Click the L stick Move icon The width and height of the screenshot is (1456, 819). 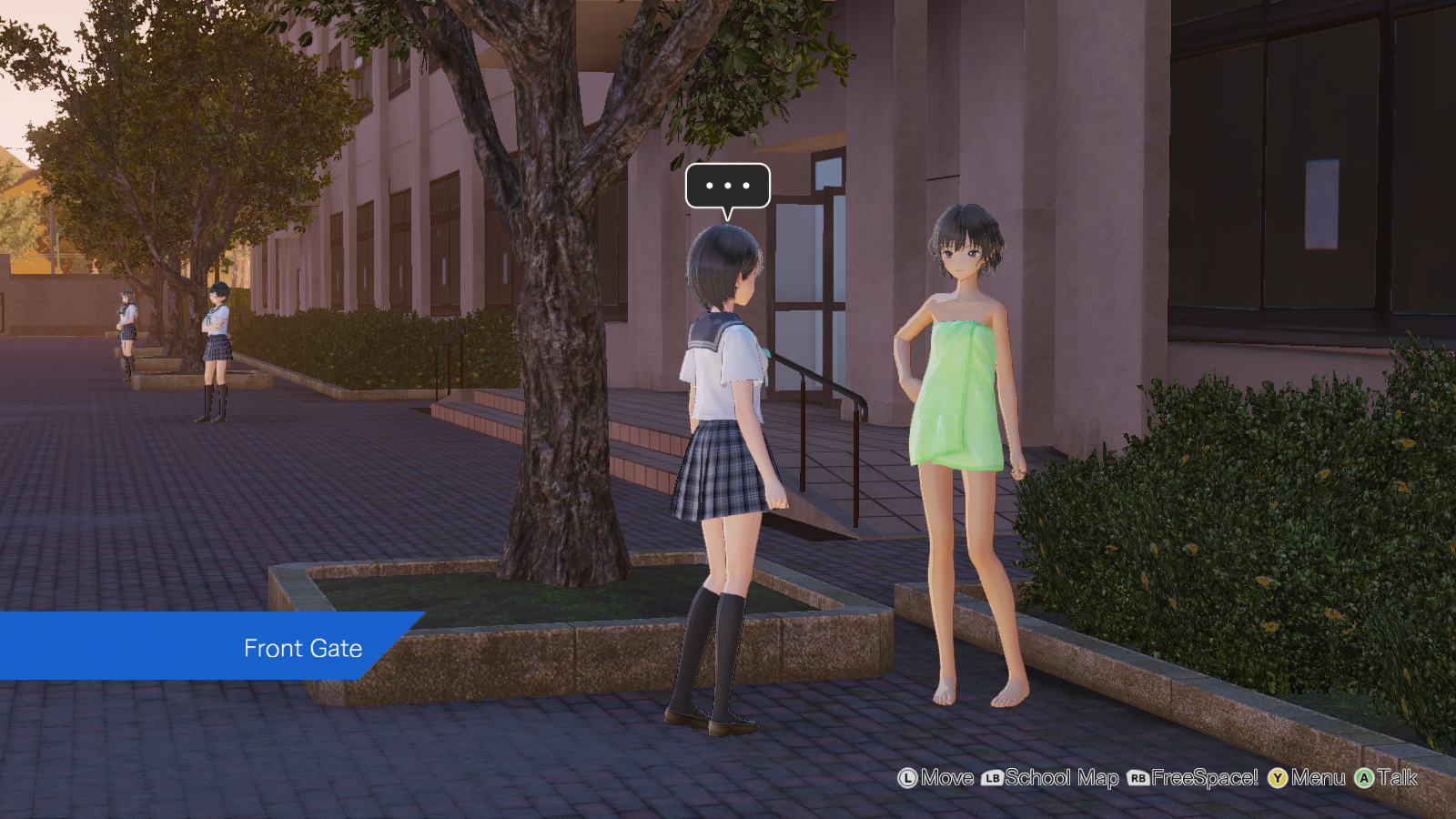[x=907, y=779]
